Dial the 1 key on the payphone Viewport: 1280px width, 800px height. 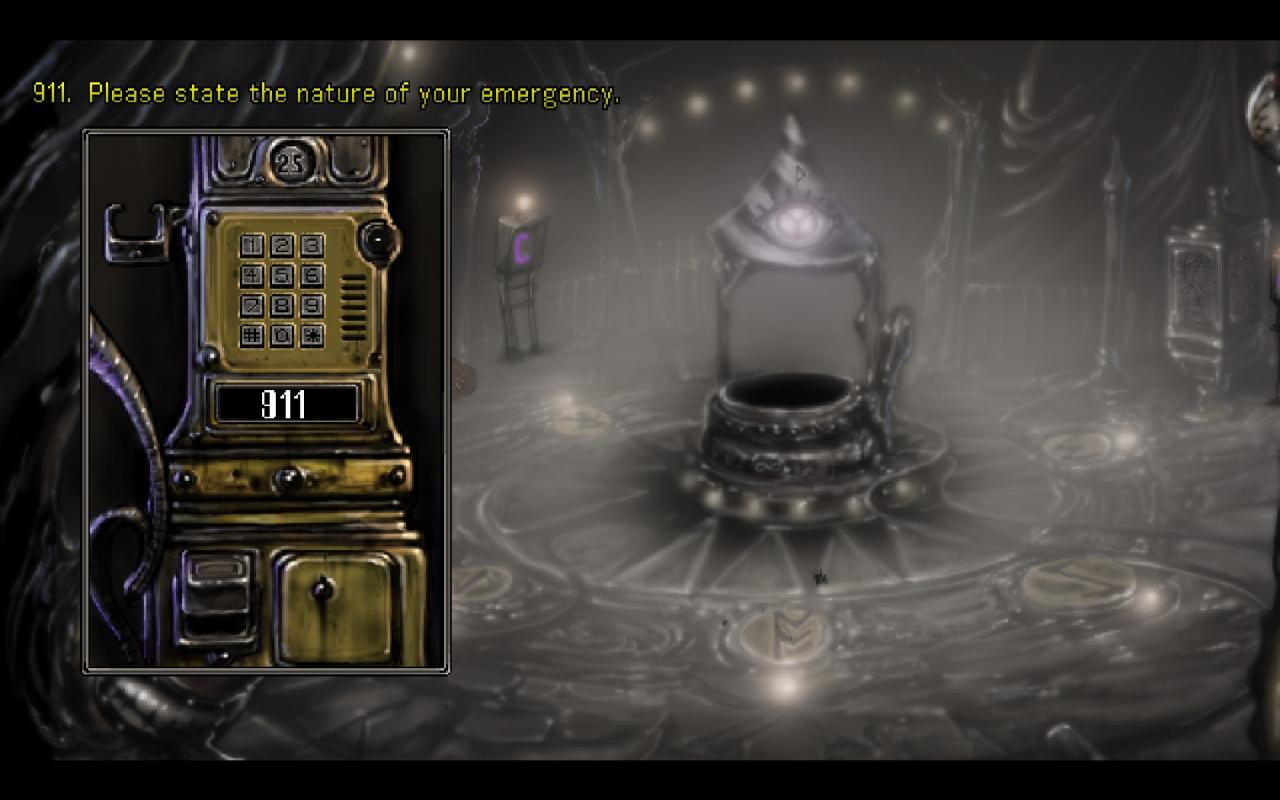point(252,245)
